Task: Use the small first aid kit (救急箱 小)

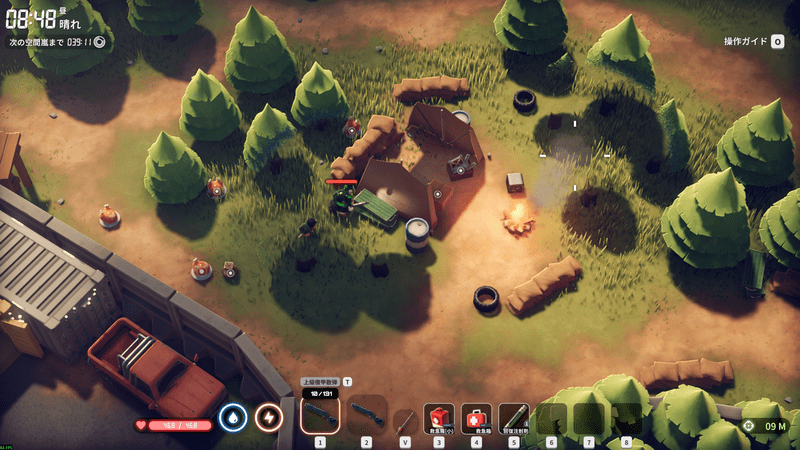Action: [438, 417]
